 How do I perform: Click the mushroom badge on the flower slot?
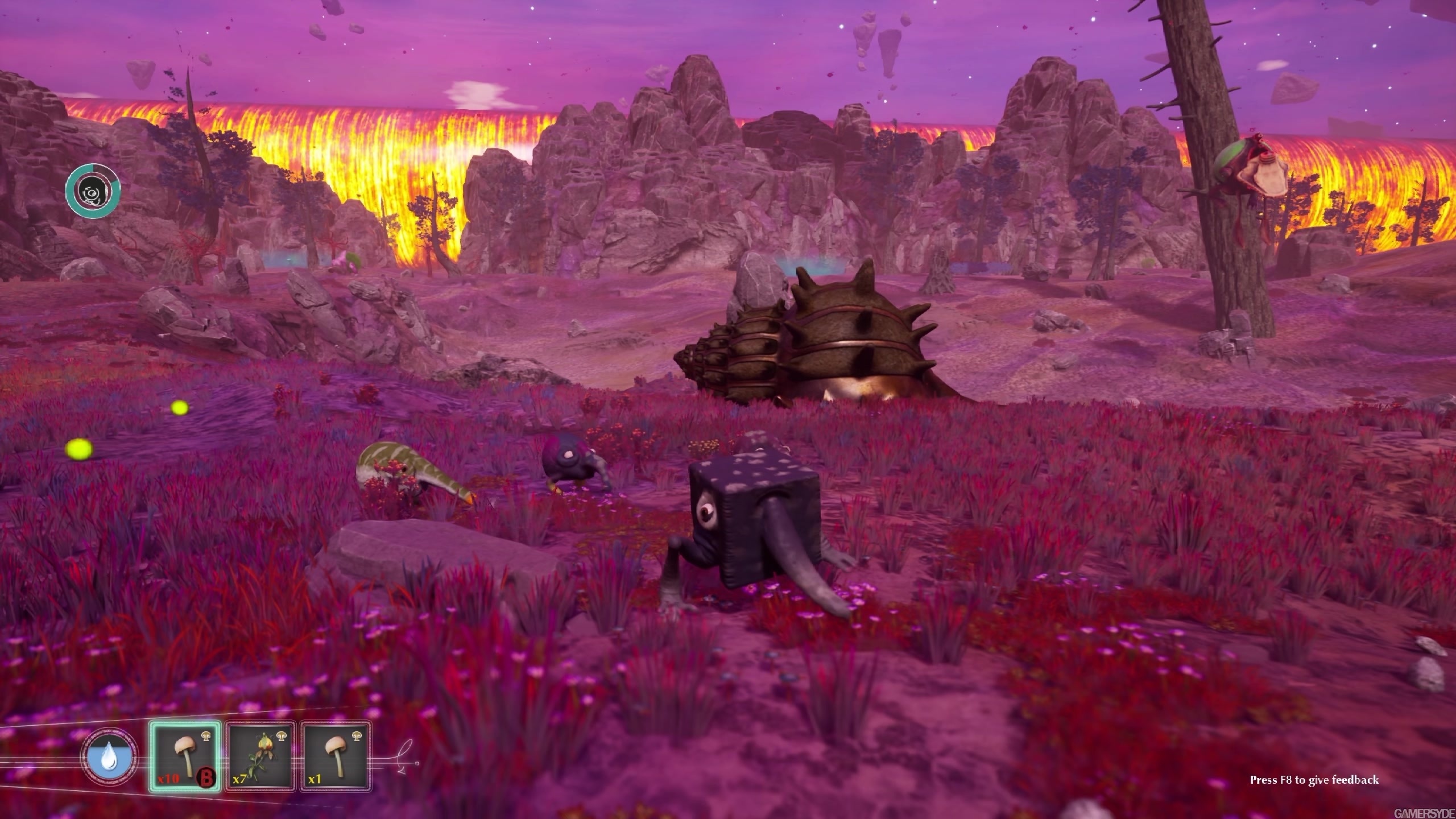[282, 737]
